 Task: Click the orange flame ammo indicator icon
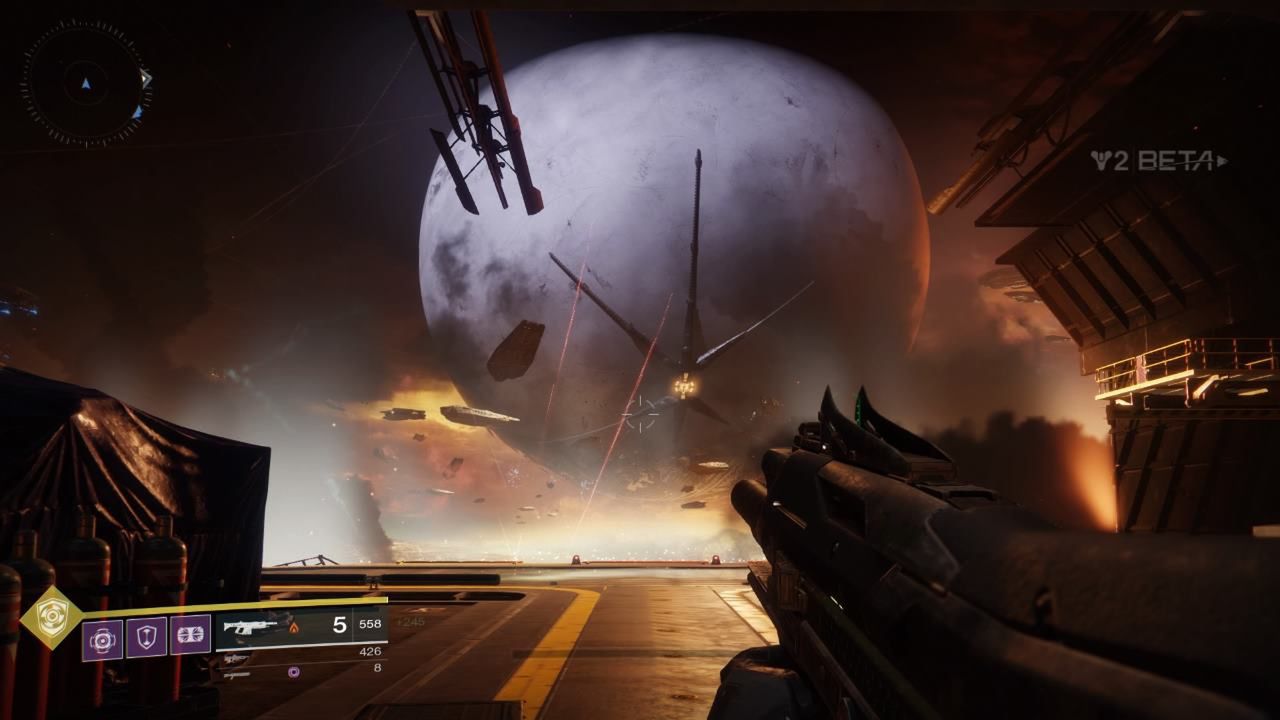coord(293,627)
